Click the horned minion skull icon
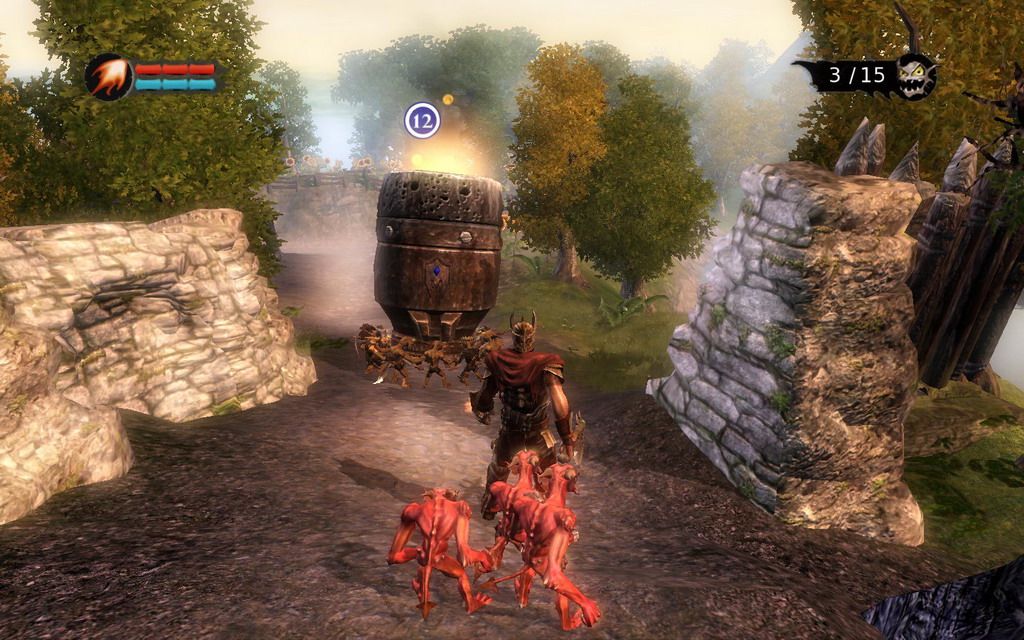Screen dimensions: 1024x640 tap(915, 73)
